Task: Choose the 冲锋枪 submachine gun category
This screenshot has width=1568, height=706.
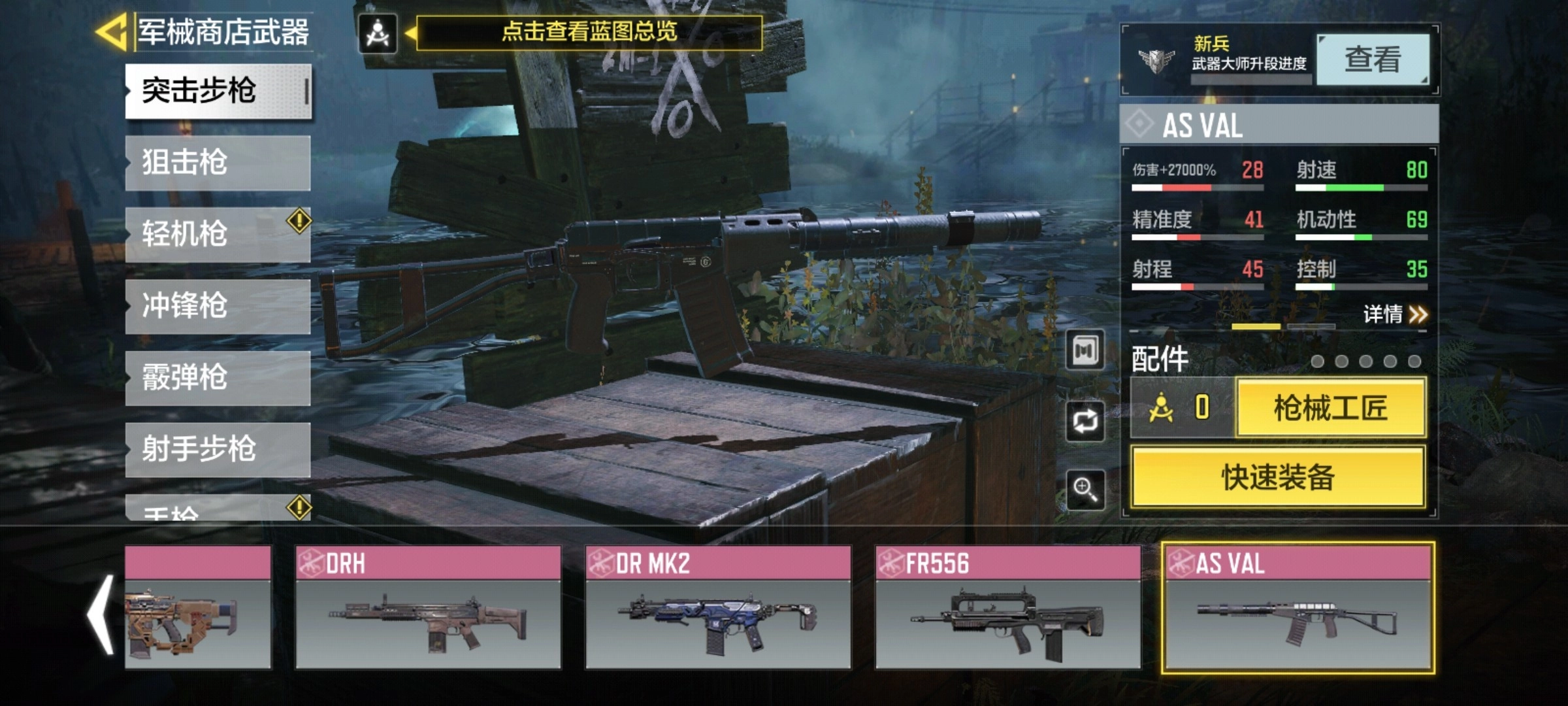Action: (x=218, y=306)
